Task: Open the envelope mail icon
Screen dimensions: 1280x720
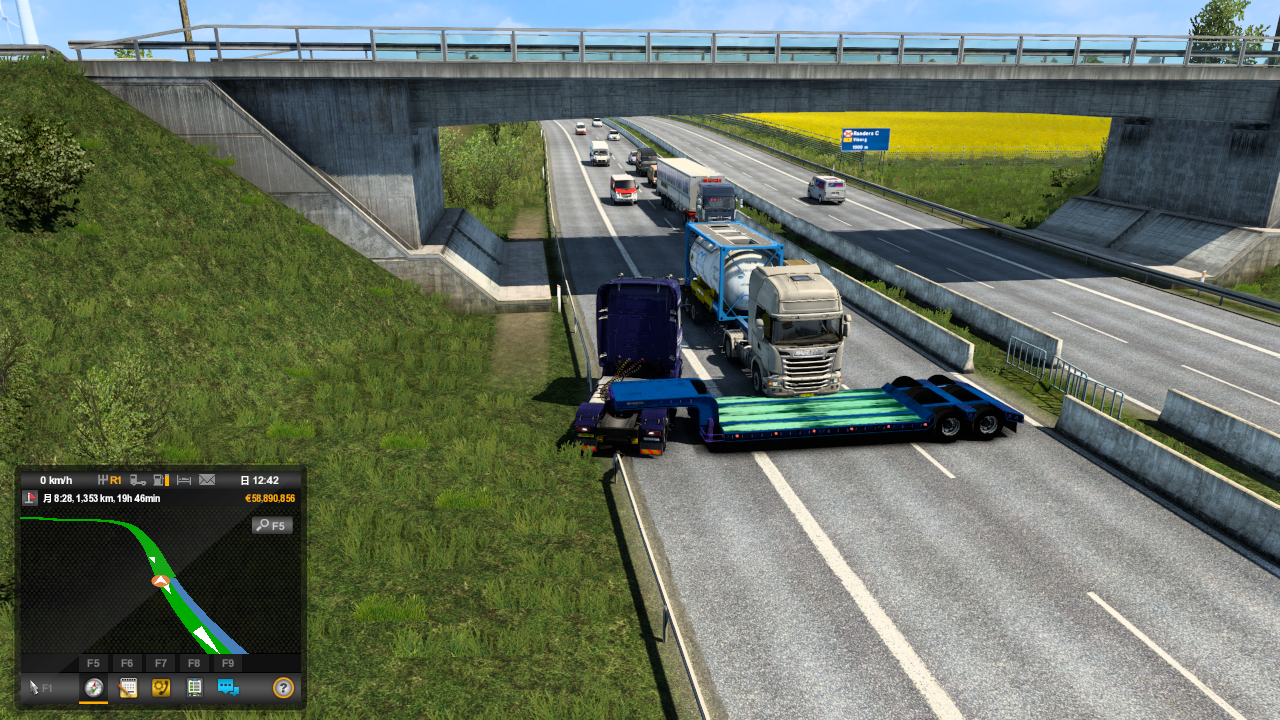Action: (207, 480)
